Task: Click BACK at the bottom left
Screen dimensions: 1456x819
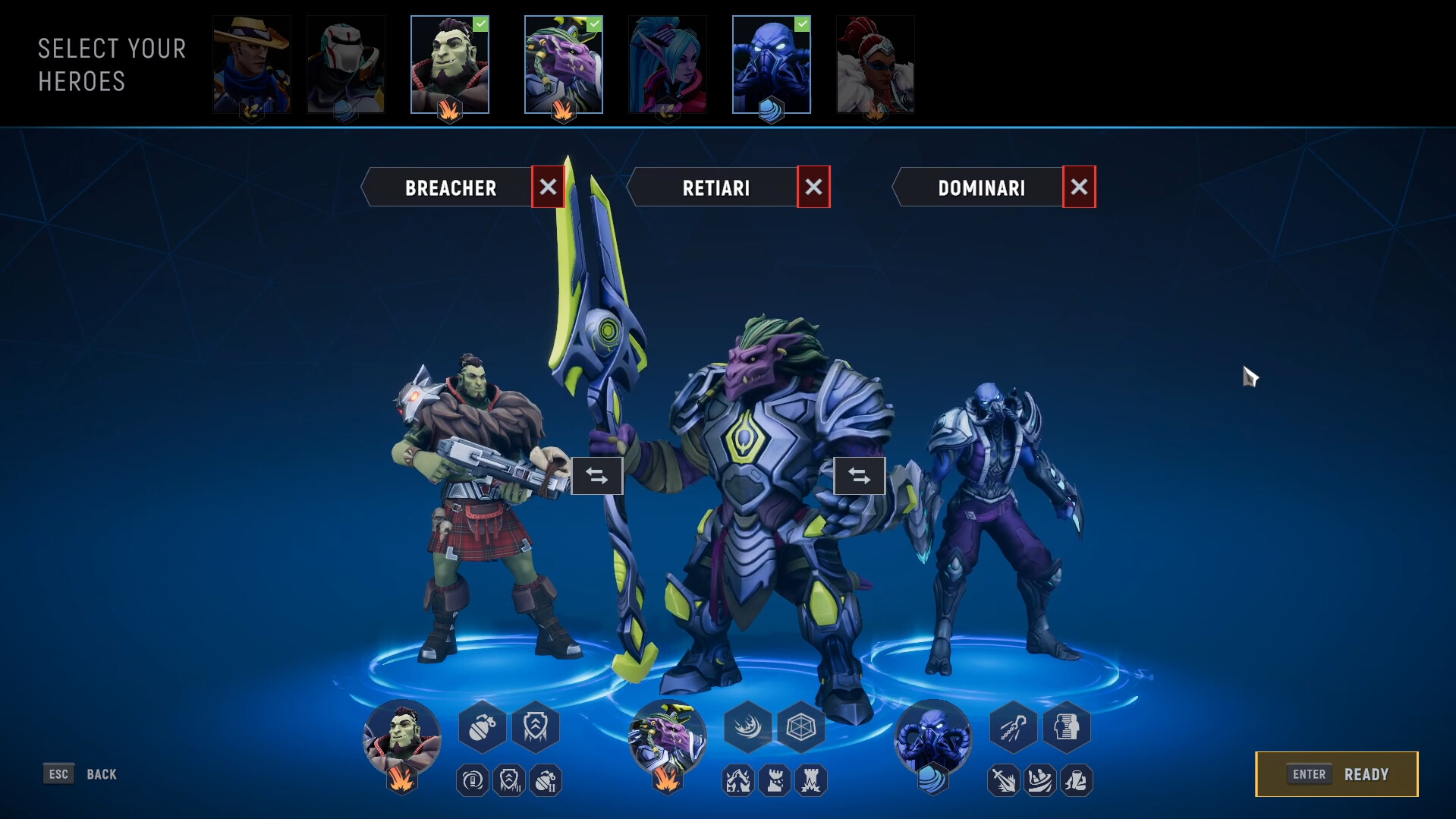Action: click(x=100, y=774)
